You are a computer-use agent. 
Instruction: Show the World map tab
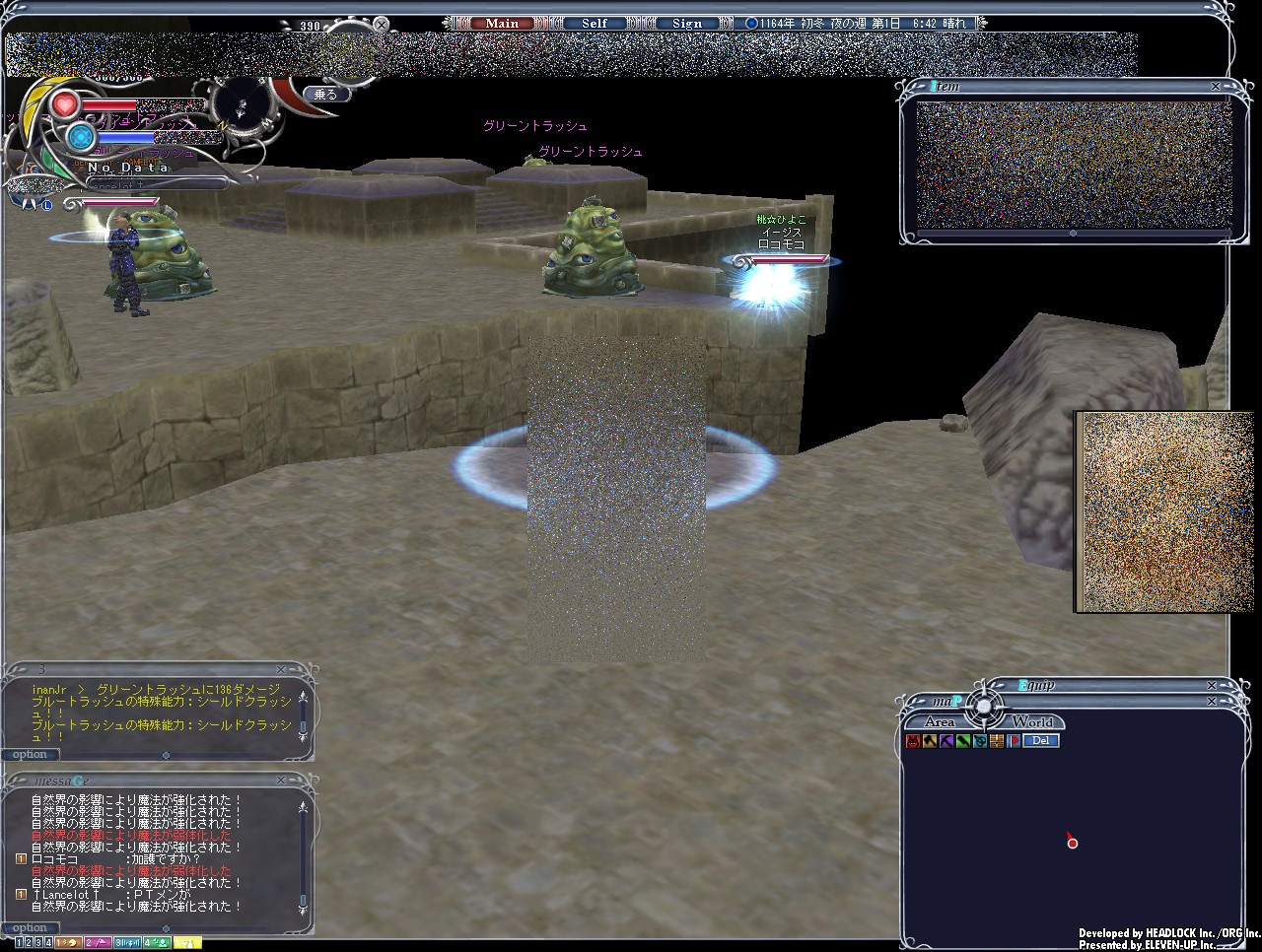pyautogui.click(x=1032, y=722)
